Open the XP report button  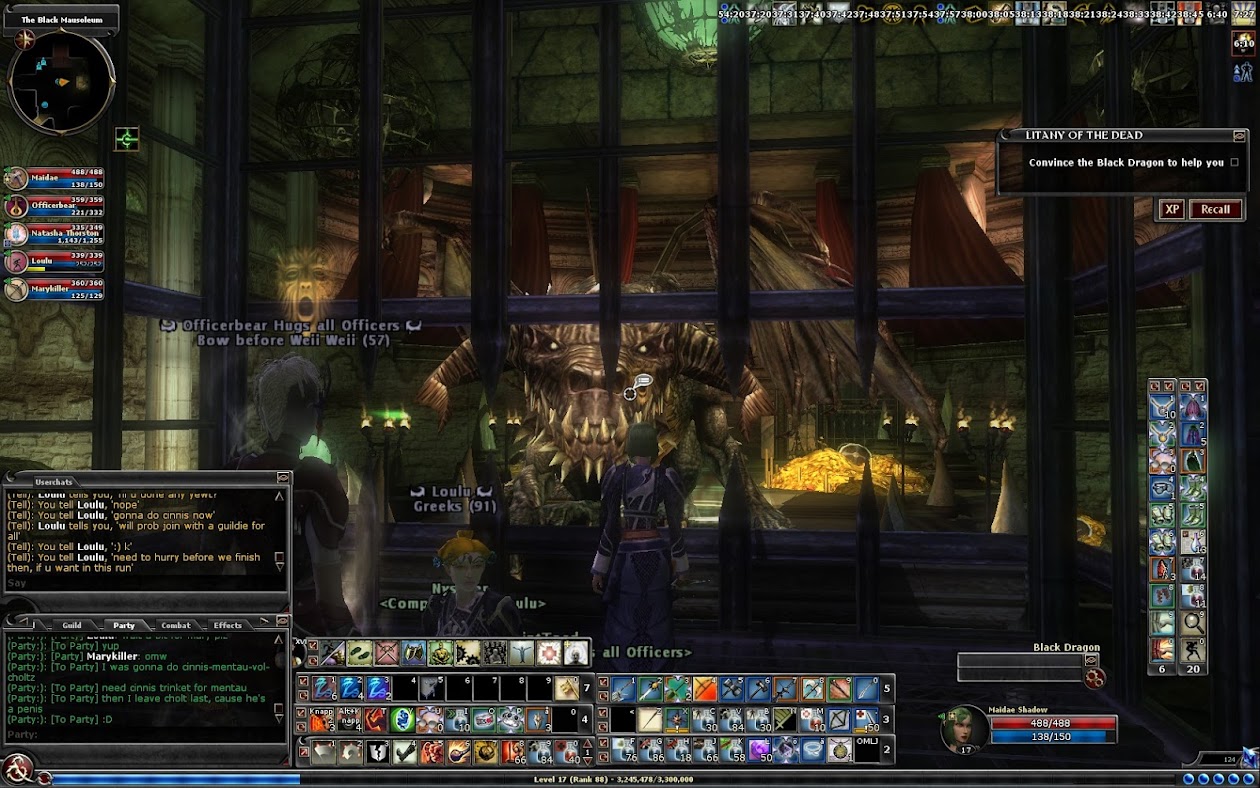pyautogui.click(x=1172, y=209)
